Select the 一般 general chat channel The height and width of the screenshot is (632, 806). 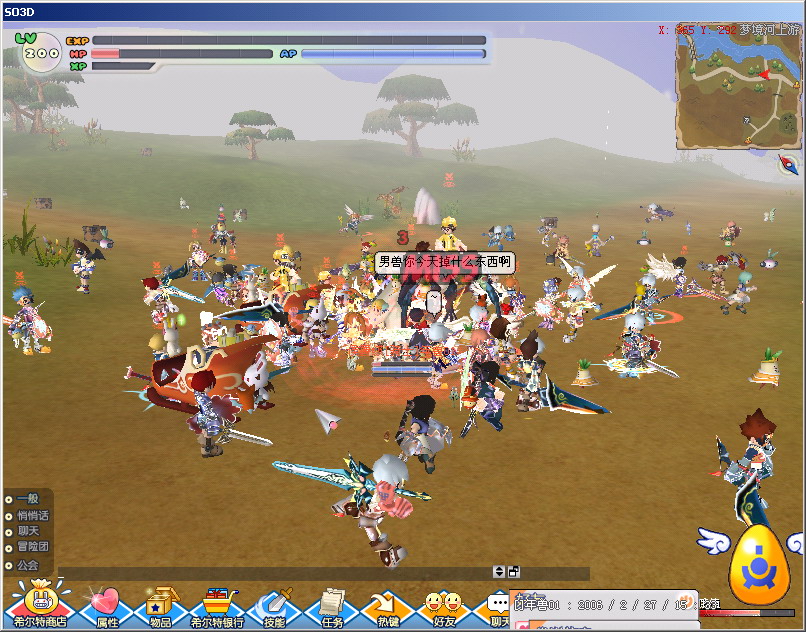coord(27,498)
